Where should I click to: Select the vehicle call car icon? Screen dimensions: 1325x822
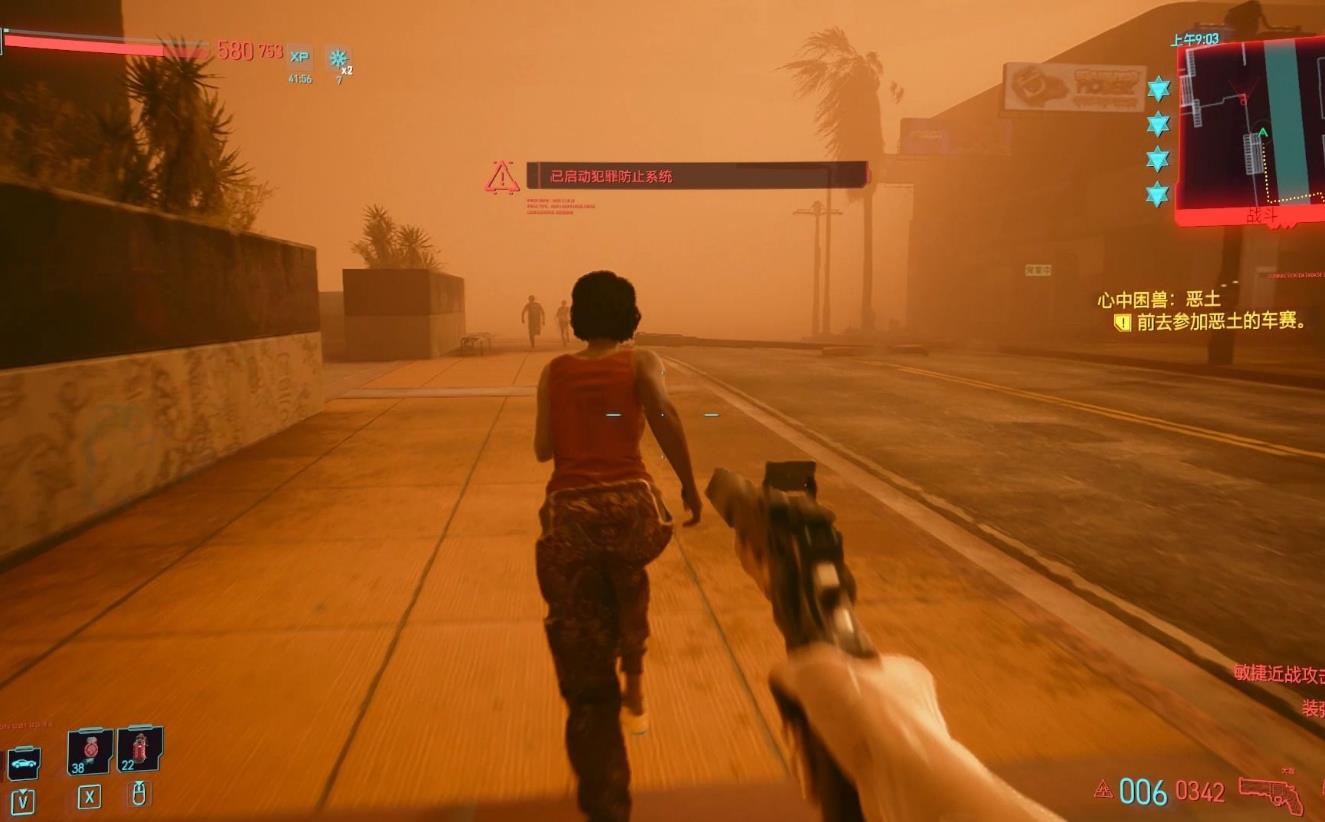[23, 764]
